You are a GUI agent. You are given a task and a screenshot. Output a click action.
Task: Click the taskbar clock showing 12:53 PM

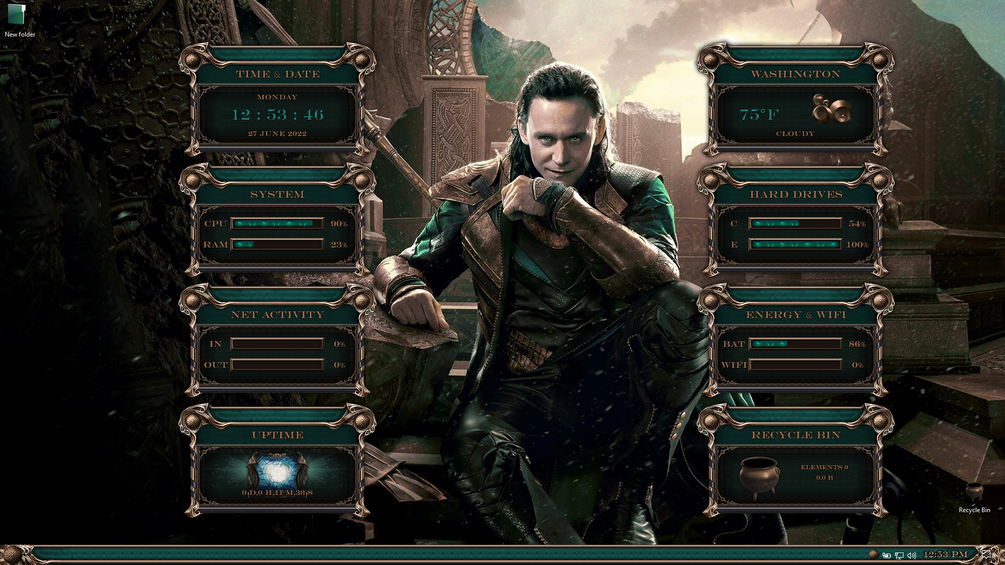[945, 554]
